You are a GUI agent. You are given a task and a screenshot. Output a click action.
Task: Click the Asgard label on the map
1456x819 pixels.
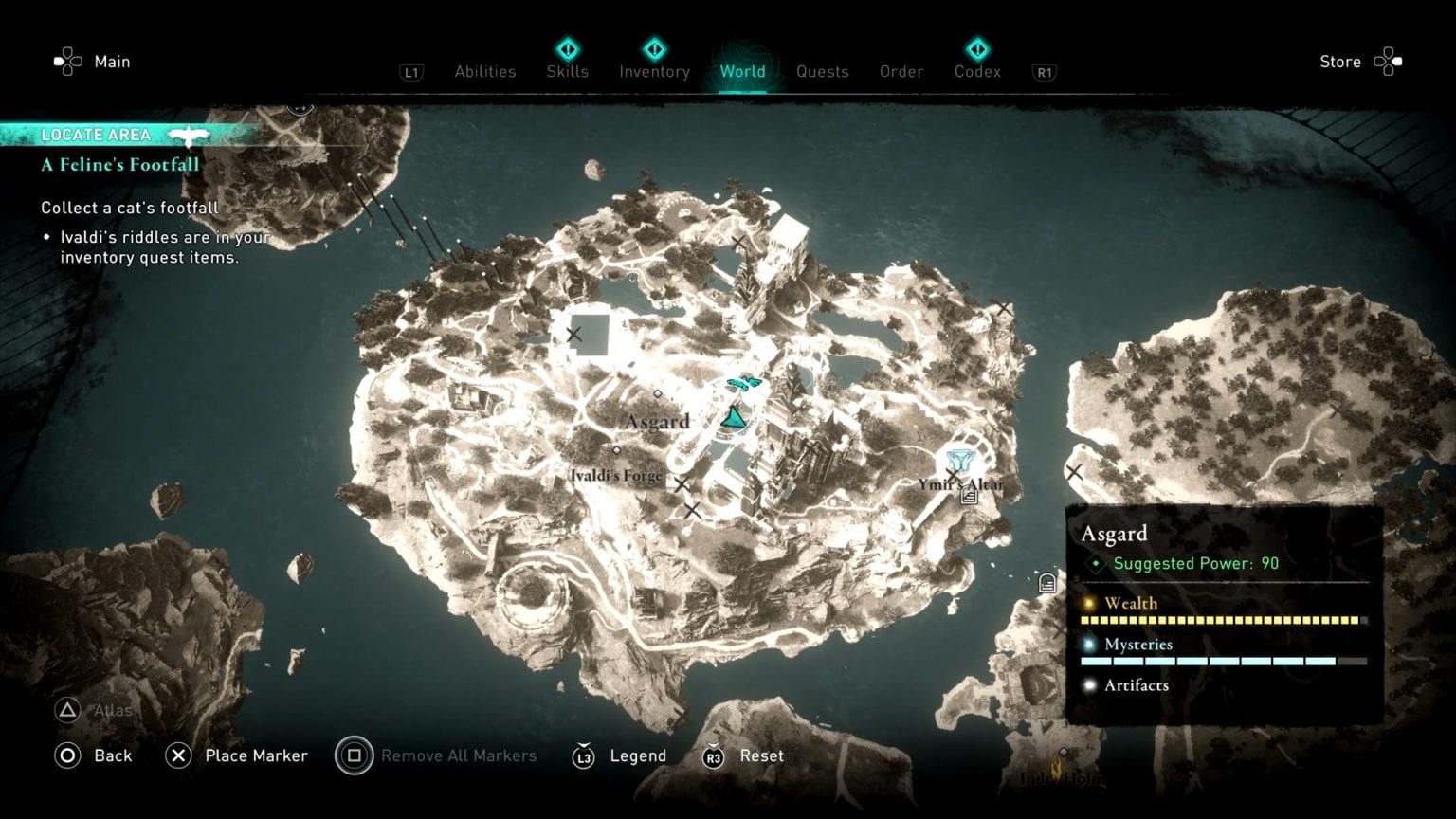657,420
